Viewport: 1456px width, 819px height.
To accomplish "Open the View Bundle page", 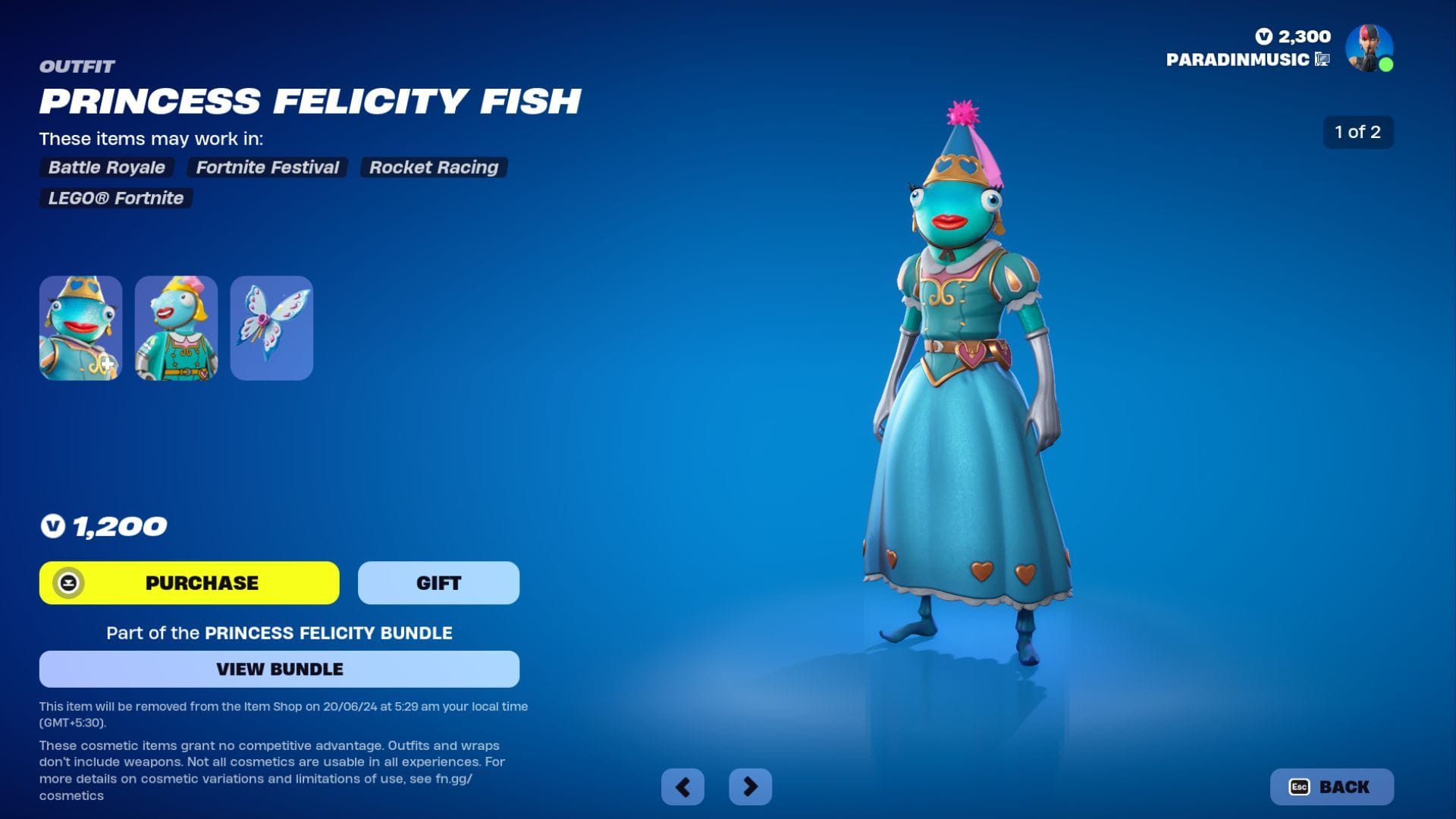I will click(x=279, y=669).
